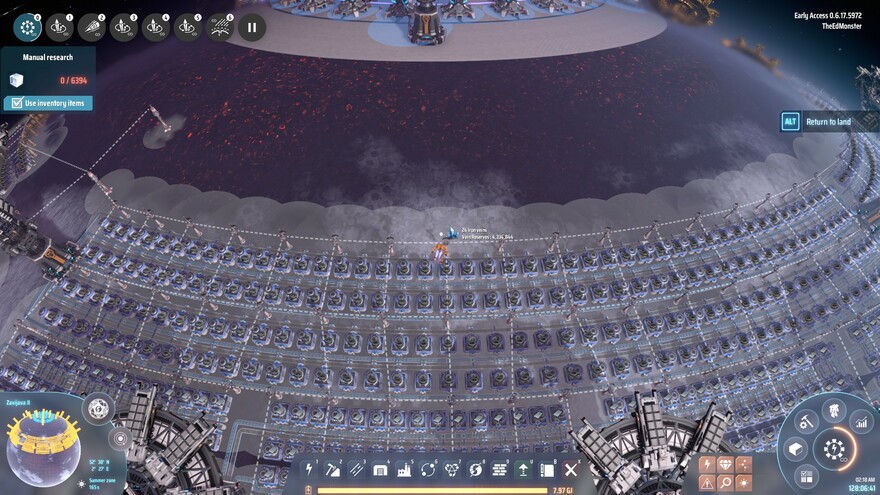Open the inventory cube panel
This screenshot has height=495, width=880.
[796, 450]
